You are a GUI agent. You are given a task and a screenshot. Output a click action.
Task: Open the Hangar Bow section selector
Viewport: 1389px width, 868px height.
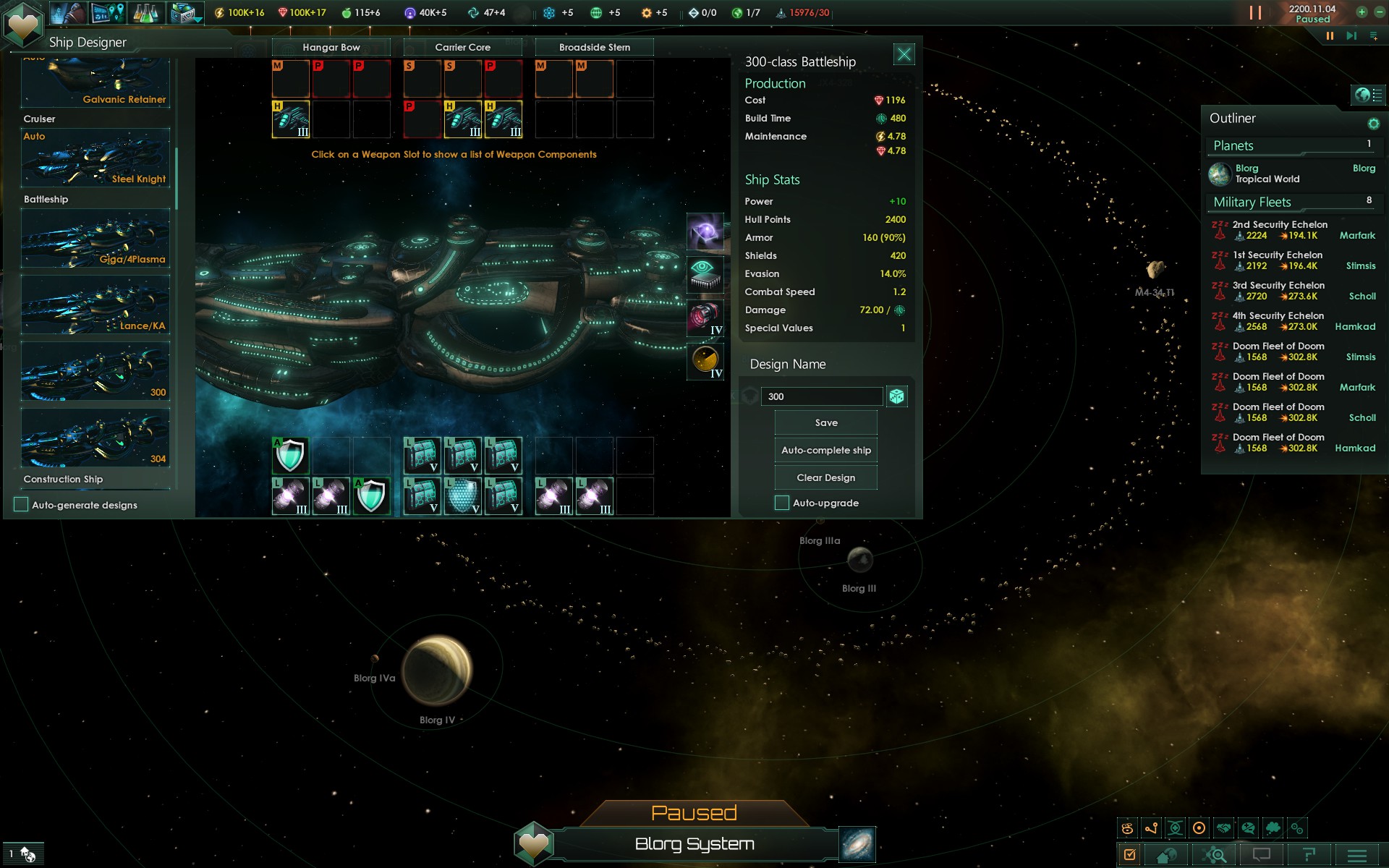331,48
